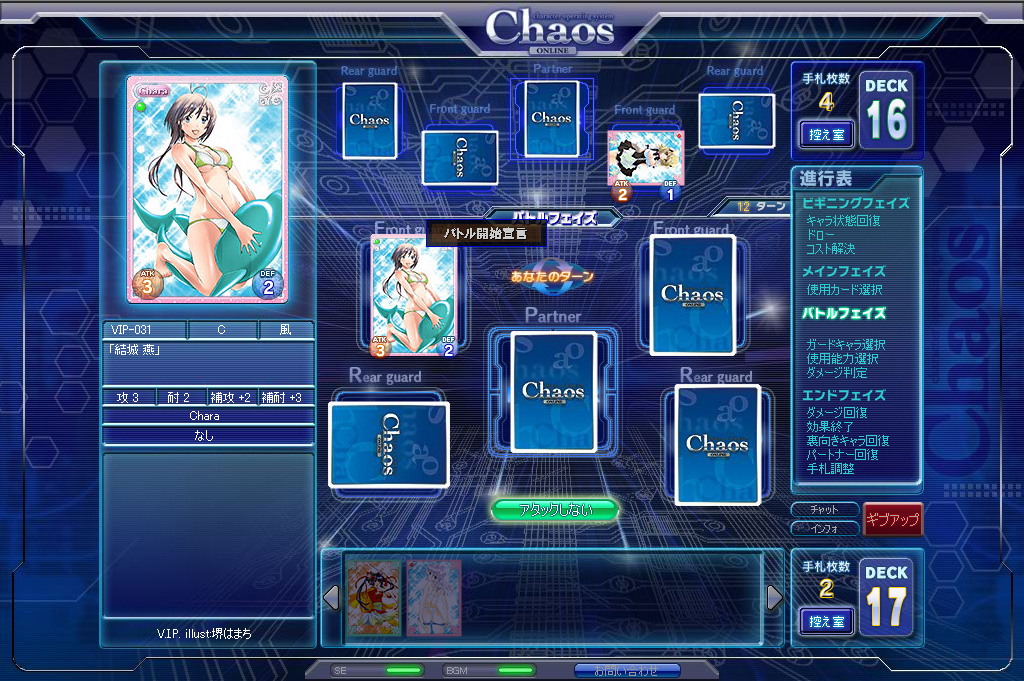1024x681 pixels.
Task: Toggle the BGM music switch
Action: point(515,670)
